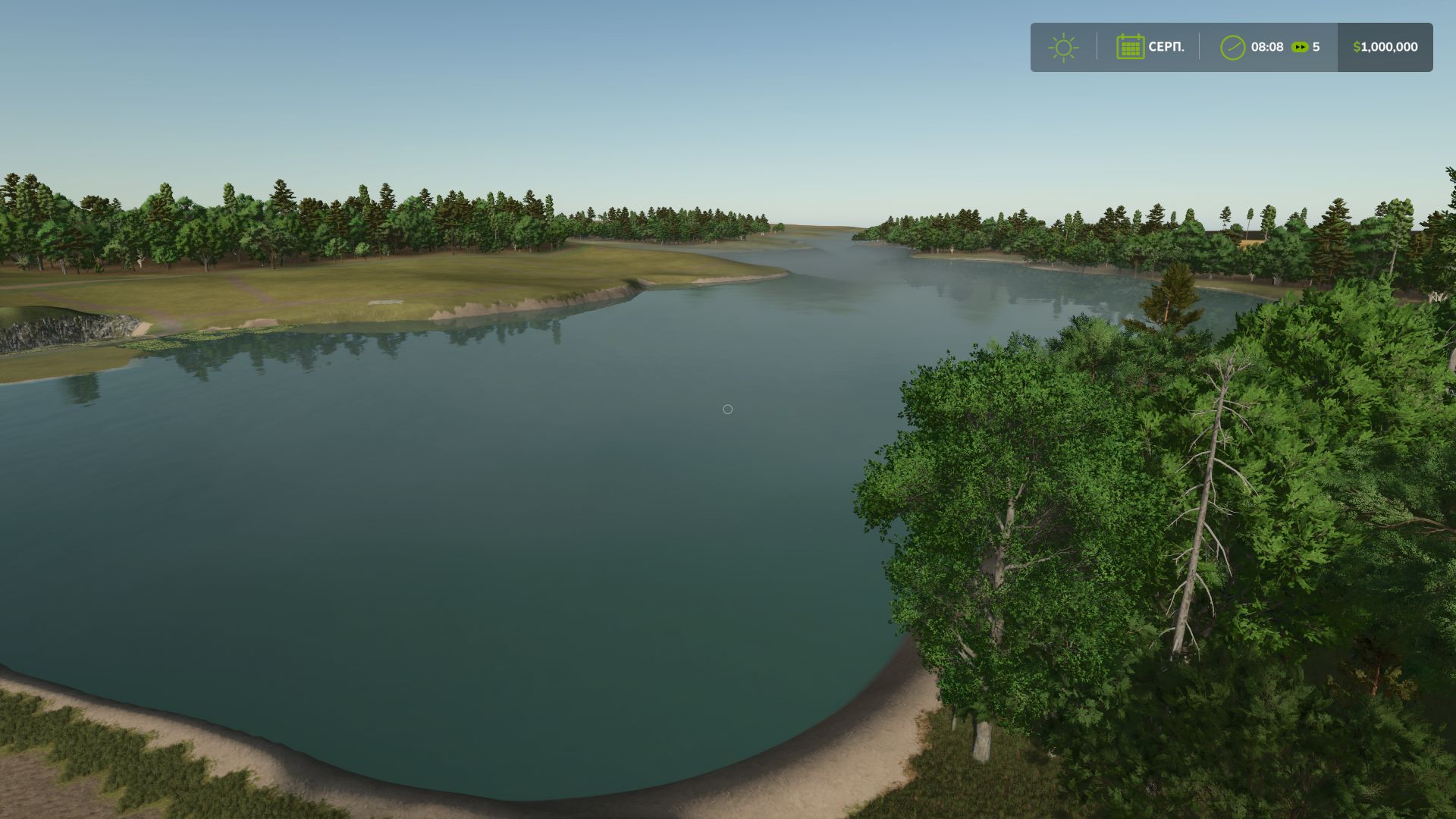Toggle the fast-forward time speed icon
The width and height of the screenshot is (1456, 819).
tap(1300, 47)
